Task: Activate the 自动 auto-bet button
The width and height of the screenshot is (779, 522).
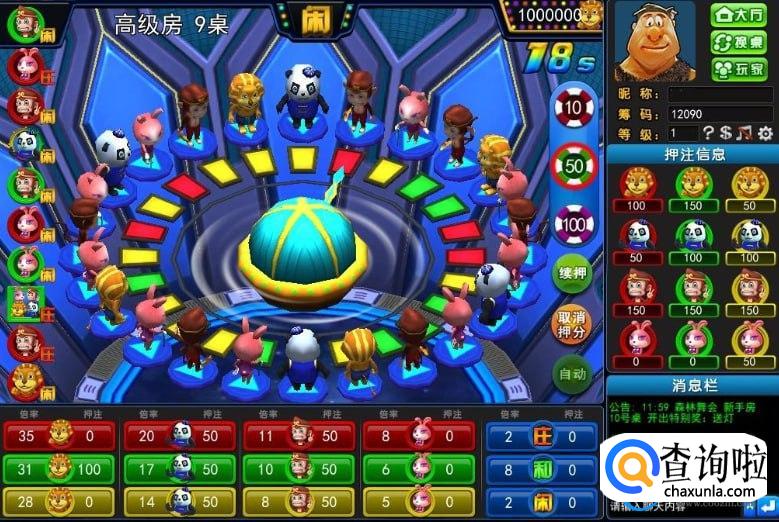Action: tap(572, 375)
